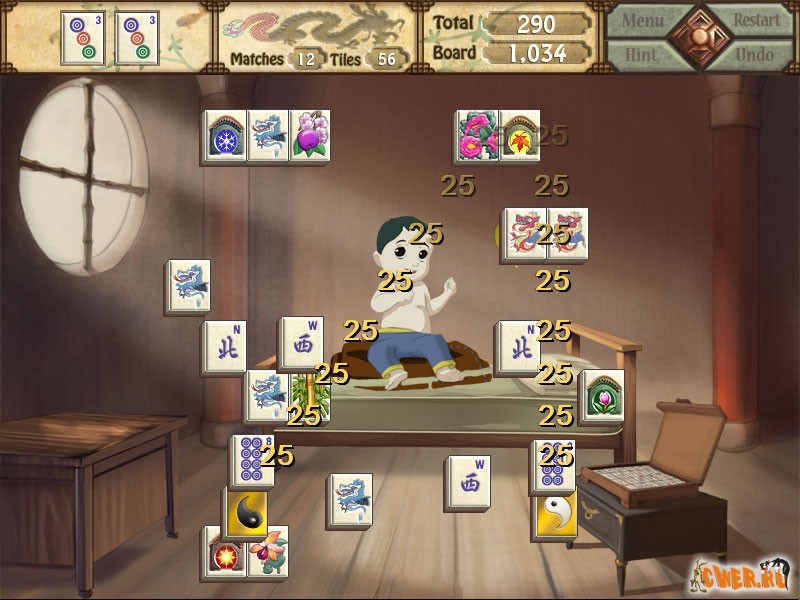The image size is (800, 600).
Task: Choose the white yin-yang tile
Action: (554, 514)
